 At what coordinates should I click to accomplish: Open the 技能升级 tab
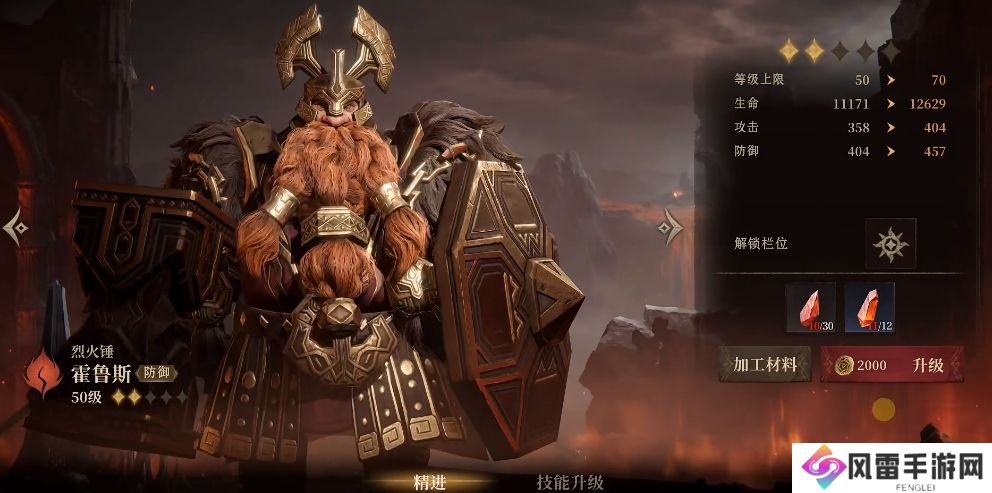570,481
